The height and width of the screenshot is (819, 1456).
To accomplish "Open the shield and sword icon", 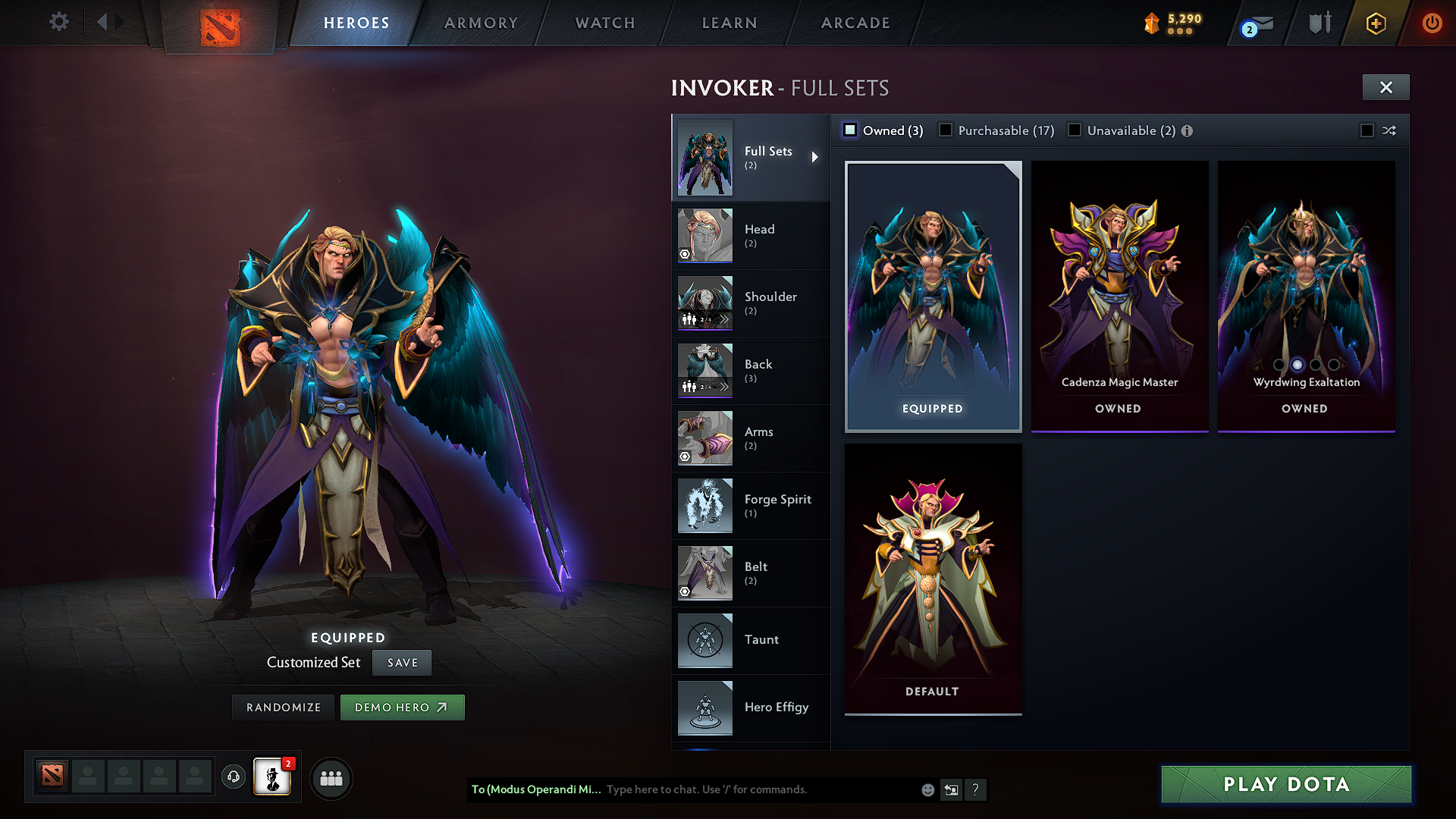I will (x=1319, y=23).
